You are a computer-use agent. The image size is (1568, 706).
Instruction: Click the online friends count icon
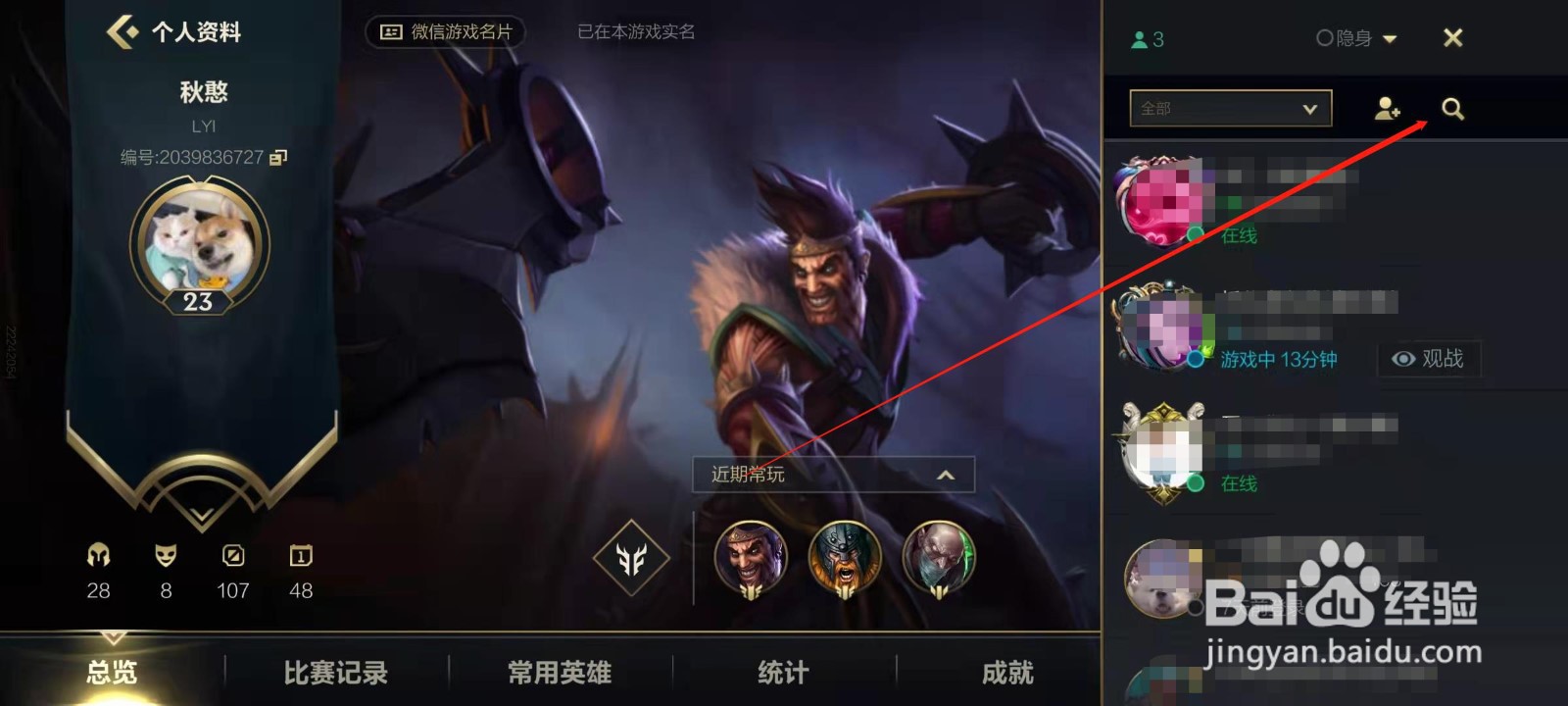[x=1137, y=38]
